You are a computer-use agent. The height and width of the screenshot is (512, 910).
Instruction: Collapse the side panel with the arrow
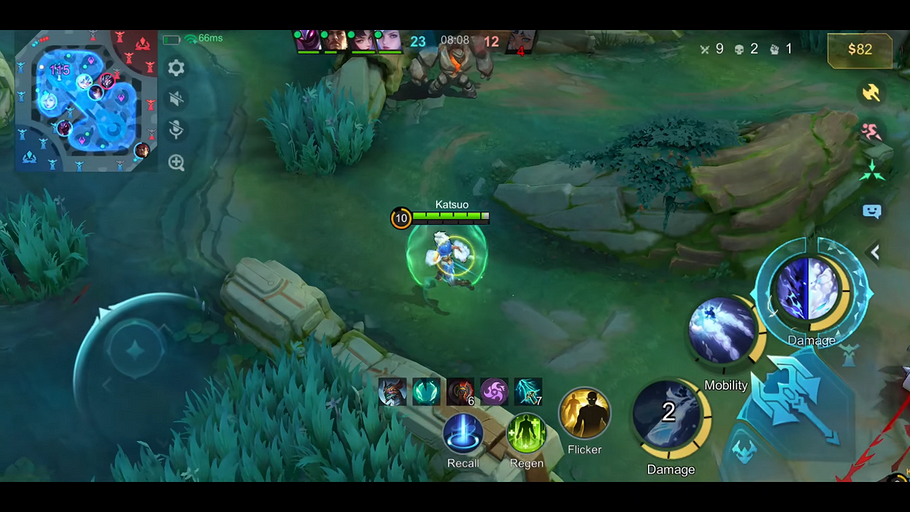[874, 253]
